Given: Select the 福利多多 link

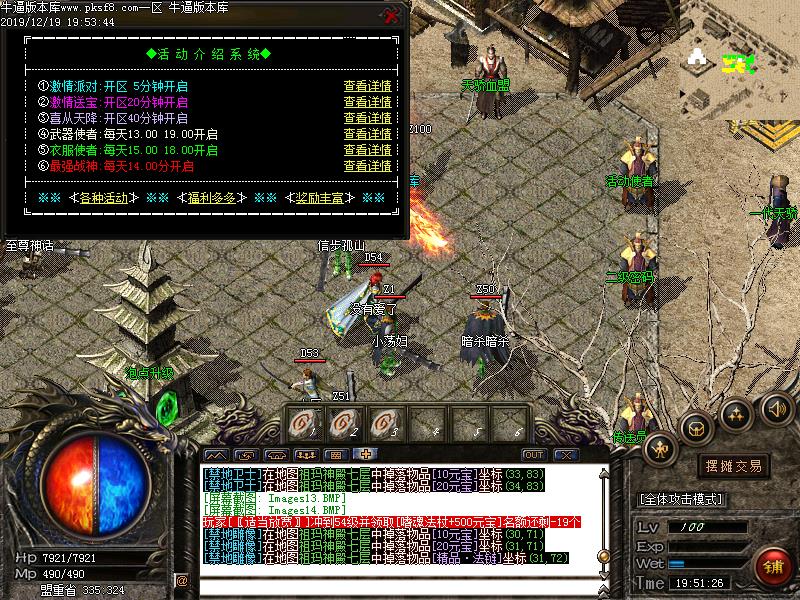Looking at the screenshot, I should click(212, 198).
